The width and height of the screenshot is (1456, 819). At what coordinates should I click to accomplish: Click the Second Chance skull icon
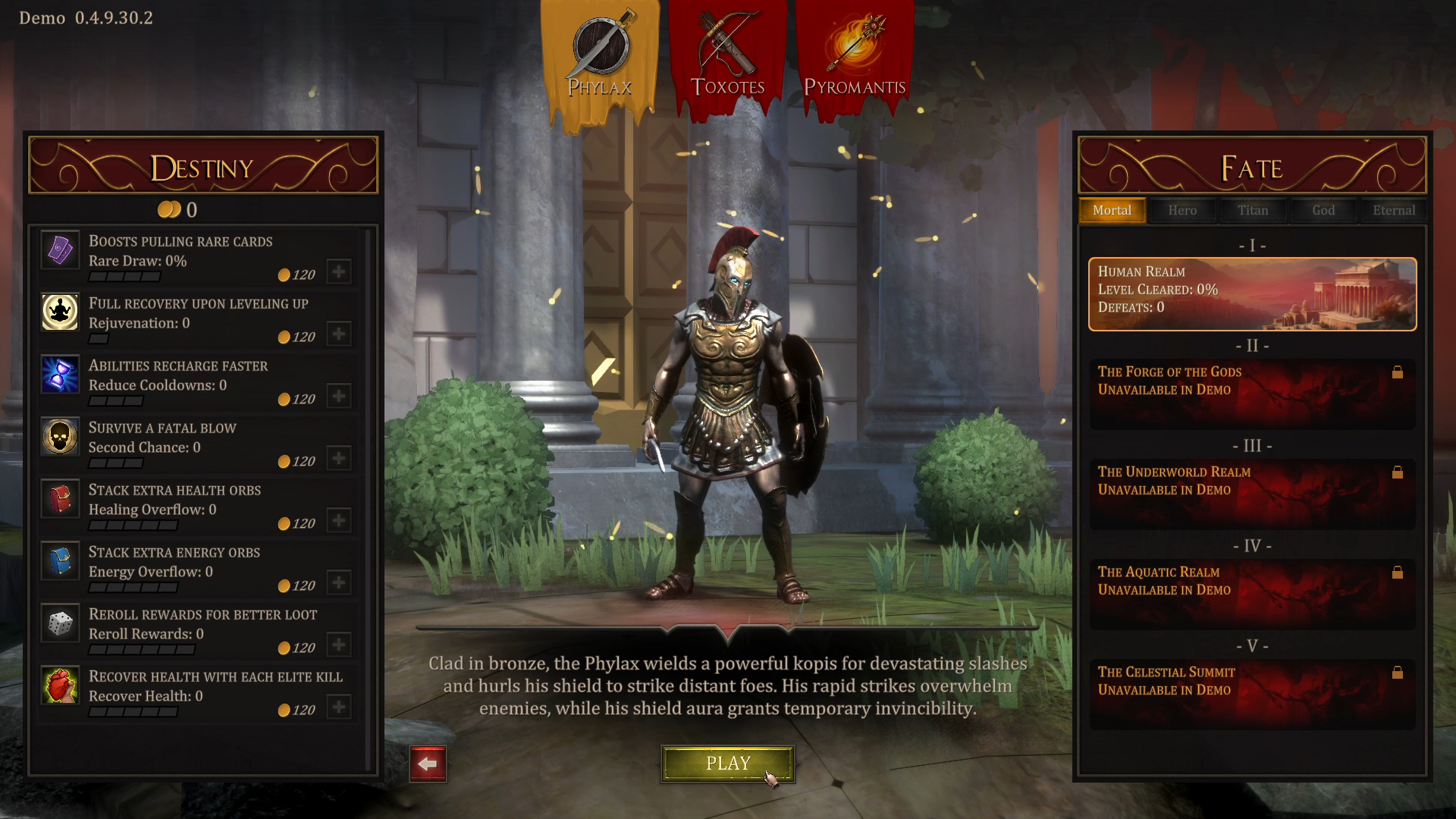pos(61,437)
